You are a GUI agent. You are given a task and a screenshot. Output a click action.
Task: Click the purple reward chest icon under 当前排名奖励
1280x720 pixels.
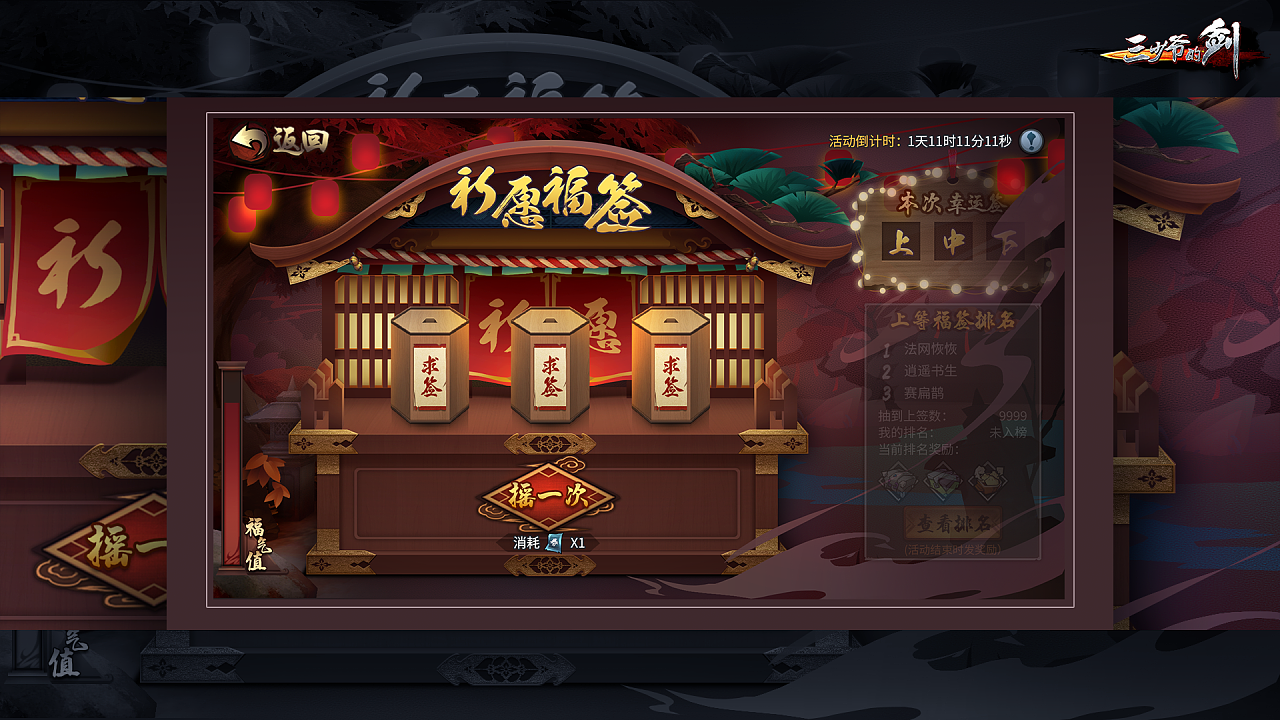(898, 480)
